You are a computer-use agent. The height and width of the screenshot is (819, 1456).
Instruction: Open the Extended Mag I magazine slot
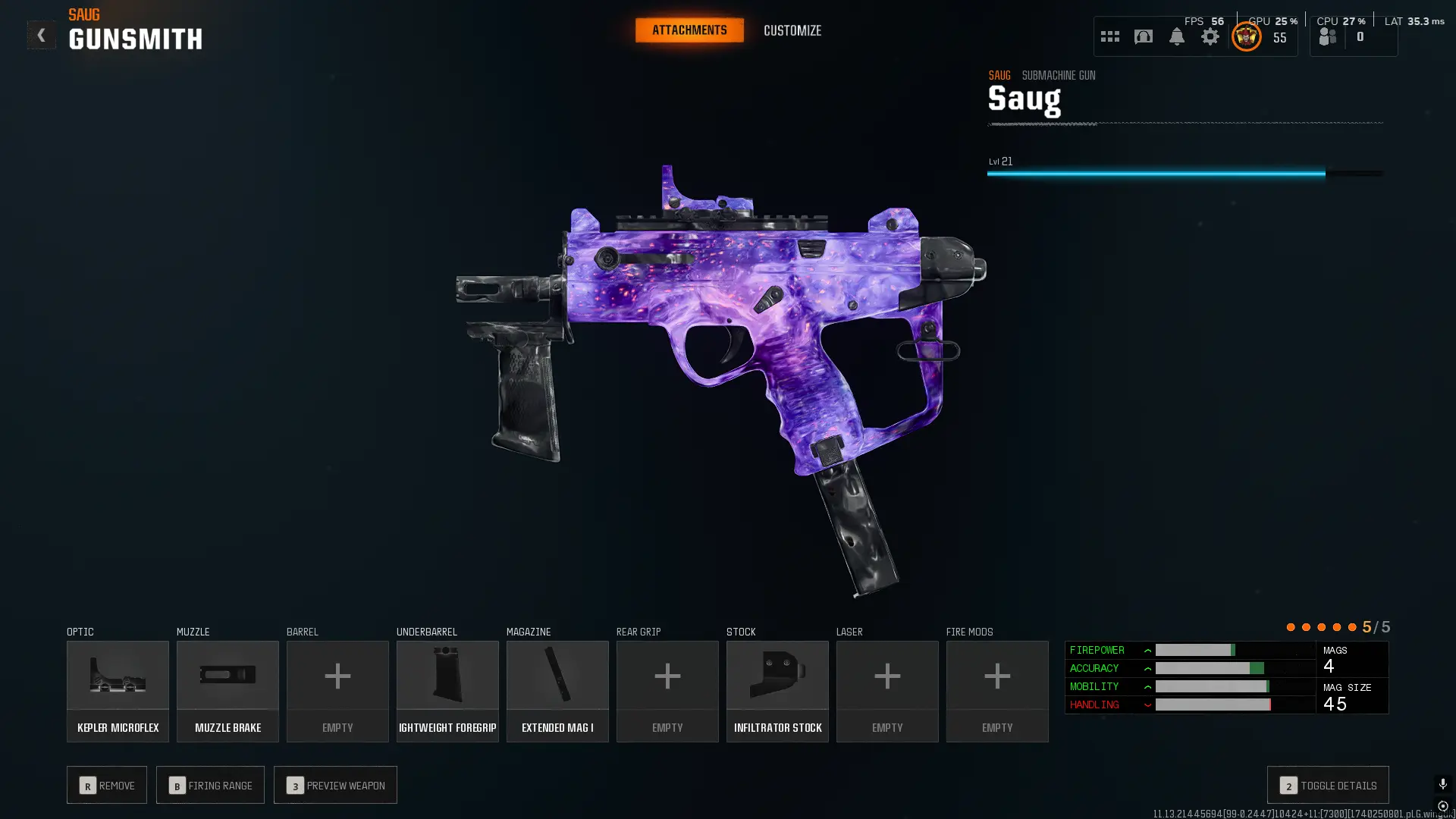pos(557,690)
